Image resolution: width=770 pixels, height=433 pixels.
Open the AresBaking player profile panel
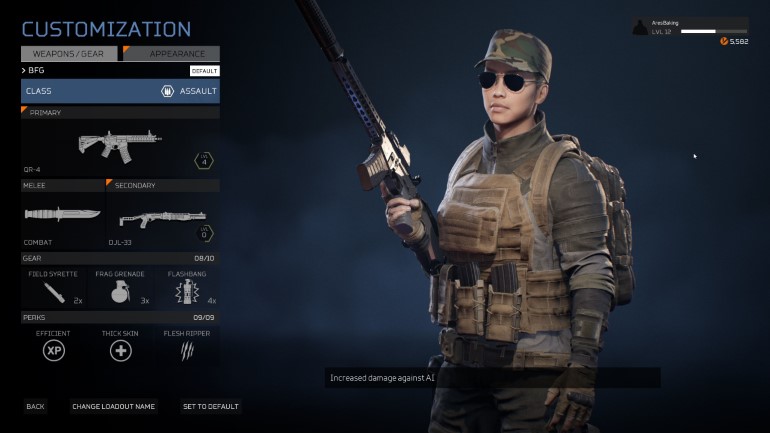pyautogui.click(x=690, y=29)
